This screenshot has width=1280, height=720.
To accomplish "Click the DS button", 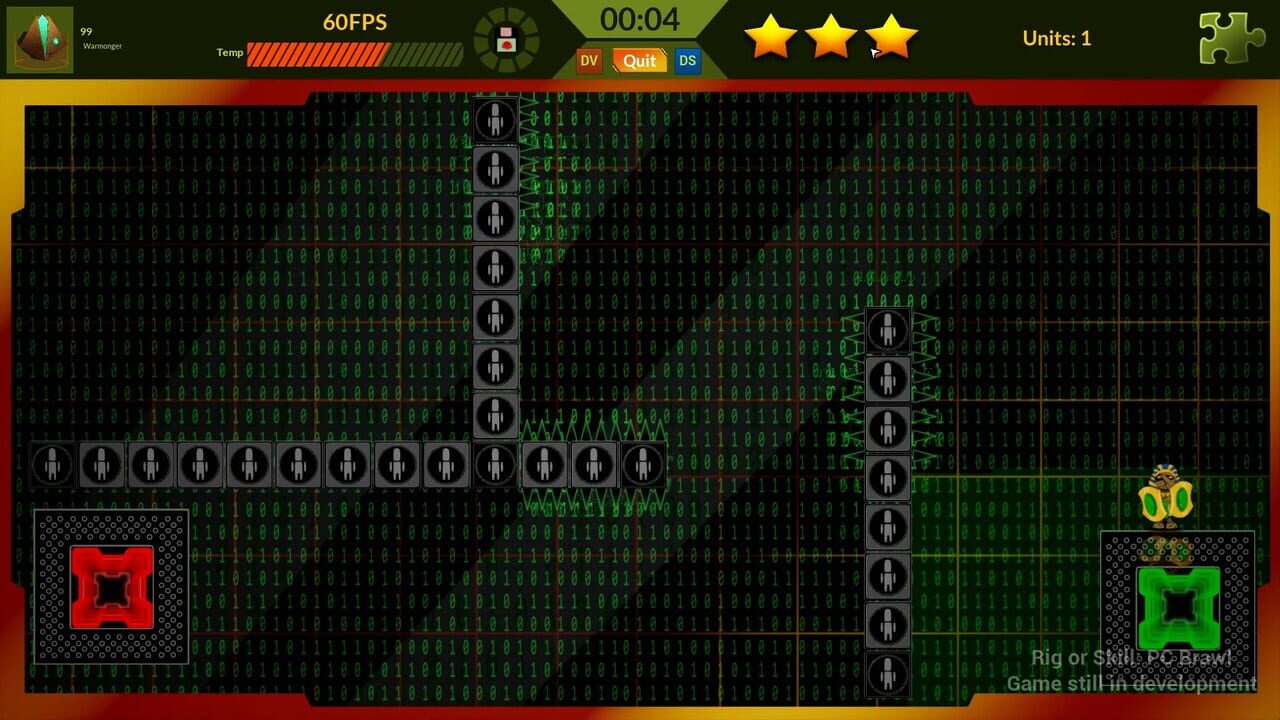I will tap(687, 61).
